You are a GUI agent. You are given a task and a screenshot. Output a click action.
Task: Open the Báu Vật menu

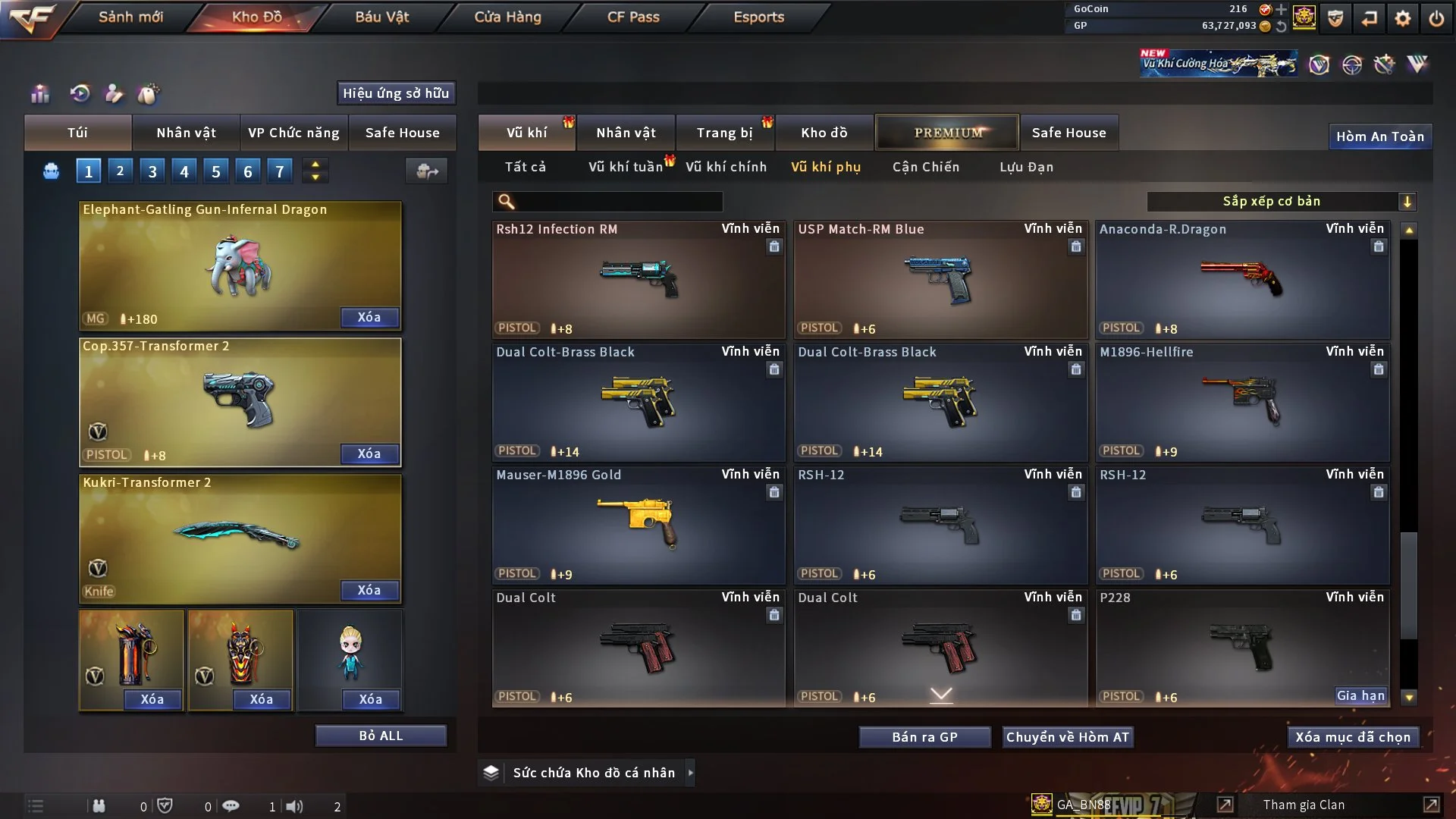click(381, 17)
